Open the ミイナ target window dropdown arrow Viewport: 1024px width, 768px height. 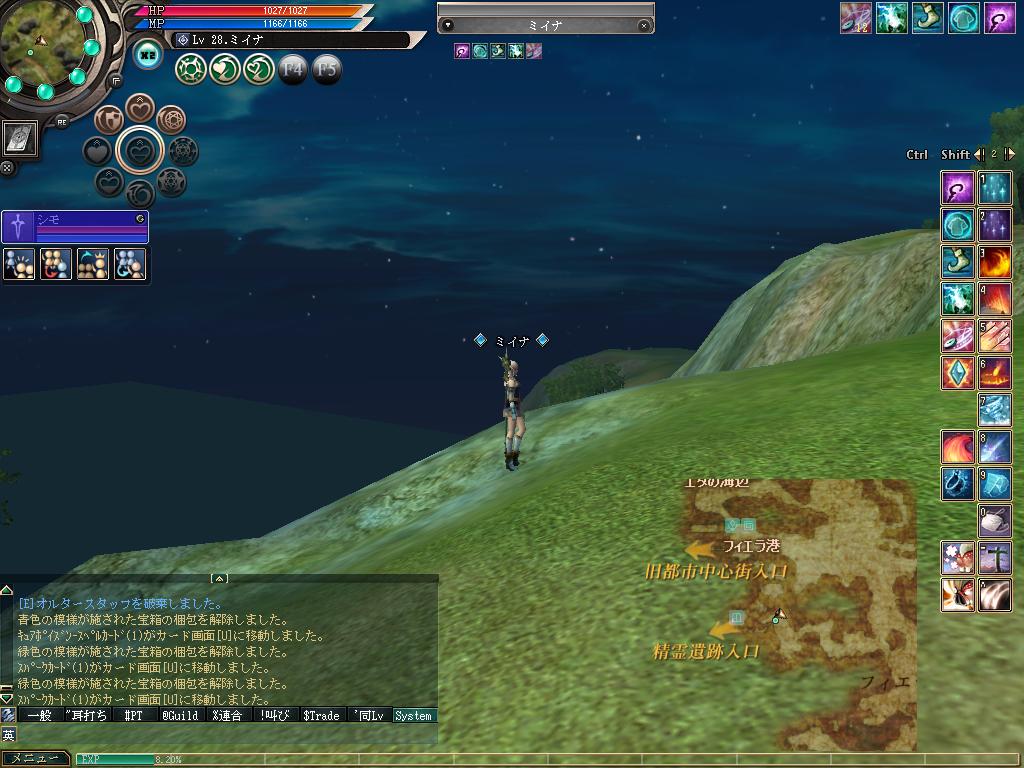[448, 26]
